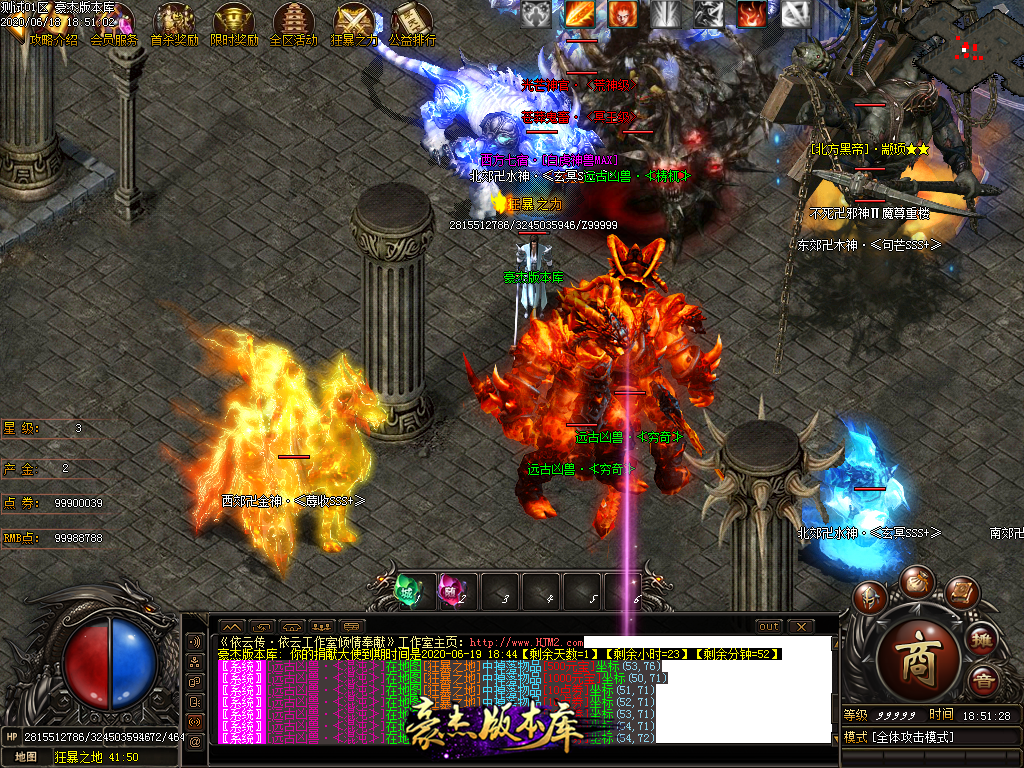Open the 地图 map button
Screen dimensions: 1024x768
click(26, 757)
